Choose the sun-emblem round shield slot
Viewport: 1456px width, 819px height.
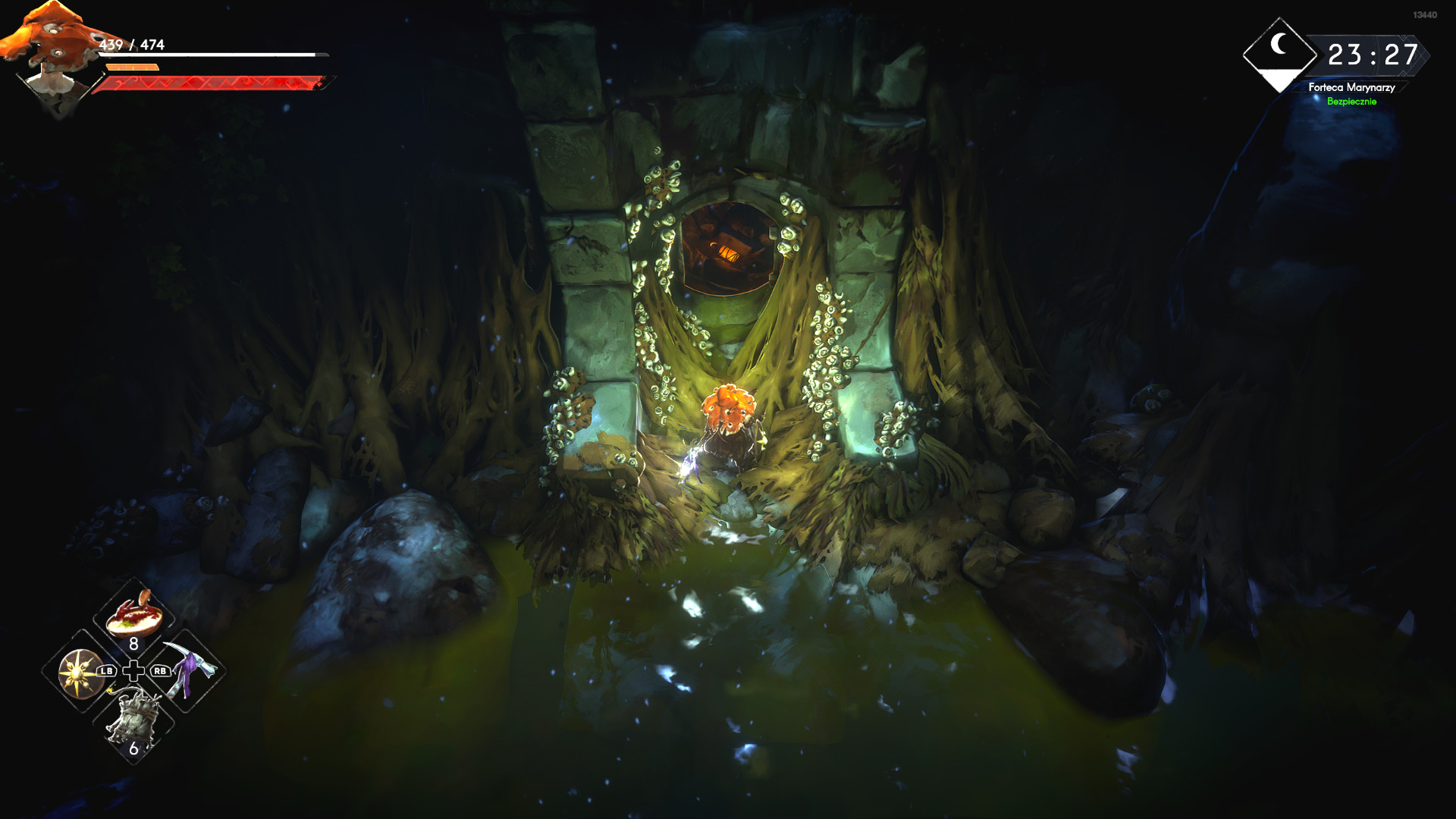pyautogui.click(x=80, y=672)
